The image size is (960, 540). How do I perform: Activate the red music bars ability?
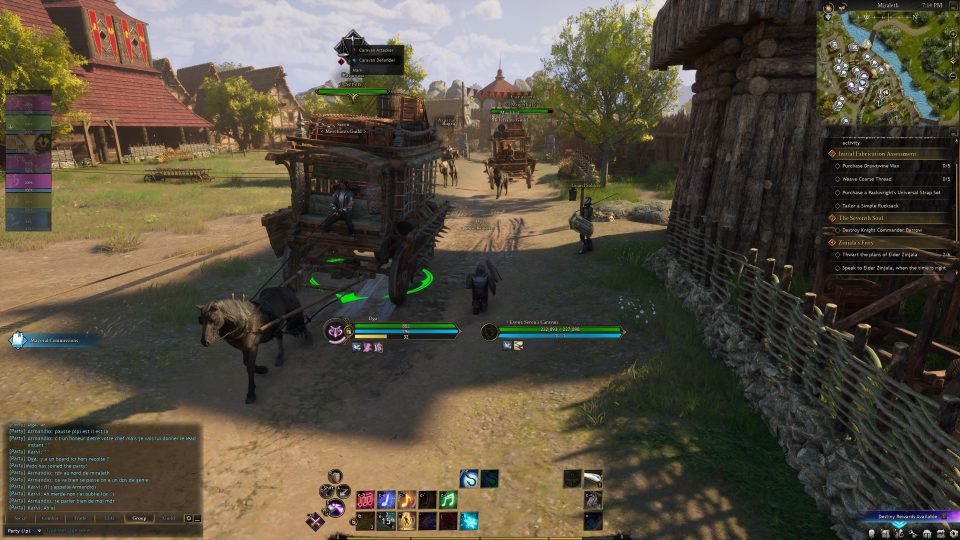pyautogui.click(x=366, y=499)
